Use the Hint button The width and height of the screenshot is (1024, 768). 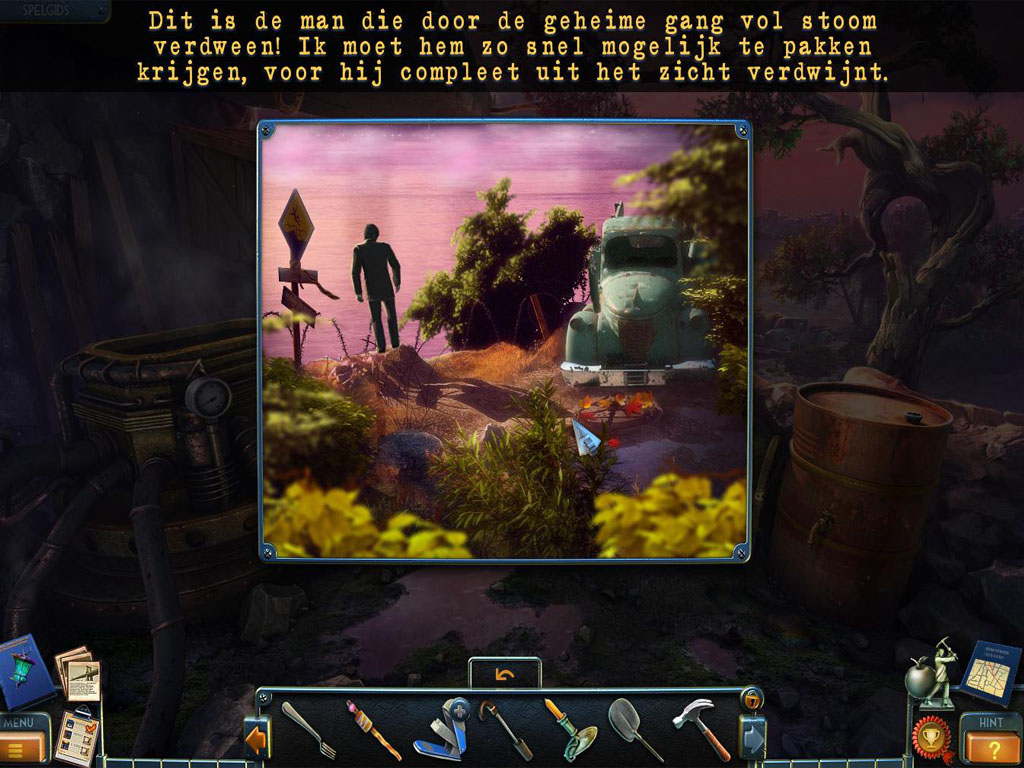(992, 741)
